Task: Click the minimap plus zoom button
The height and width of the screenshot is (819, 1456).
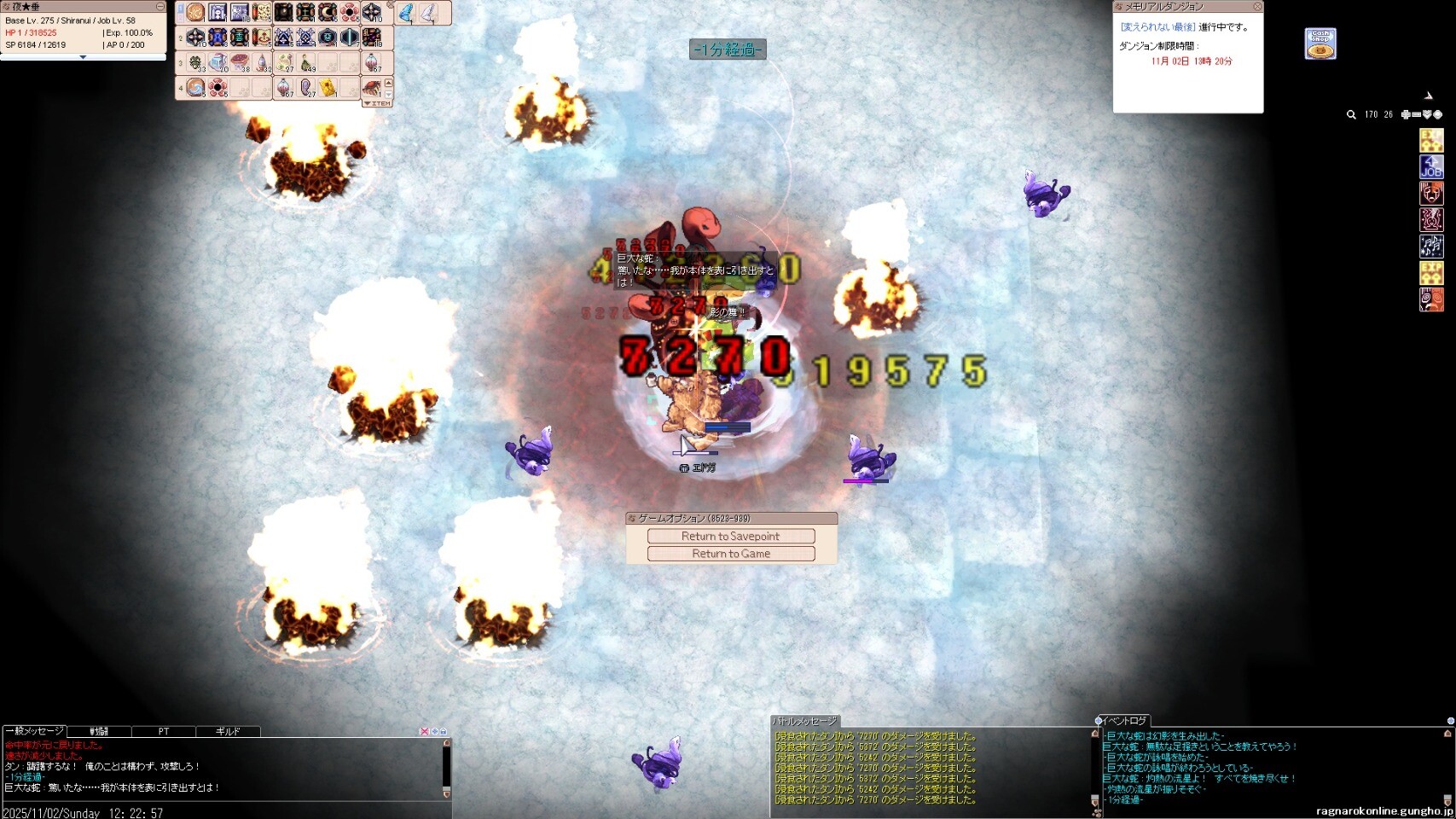Action: 1406,114
